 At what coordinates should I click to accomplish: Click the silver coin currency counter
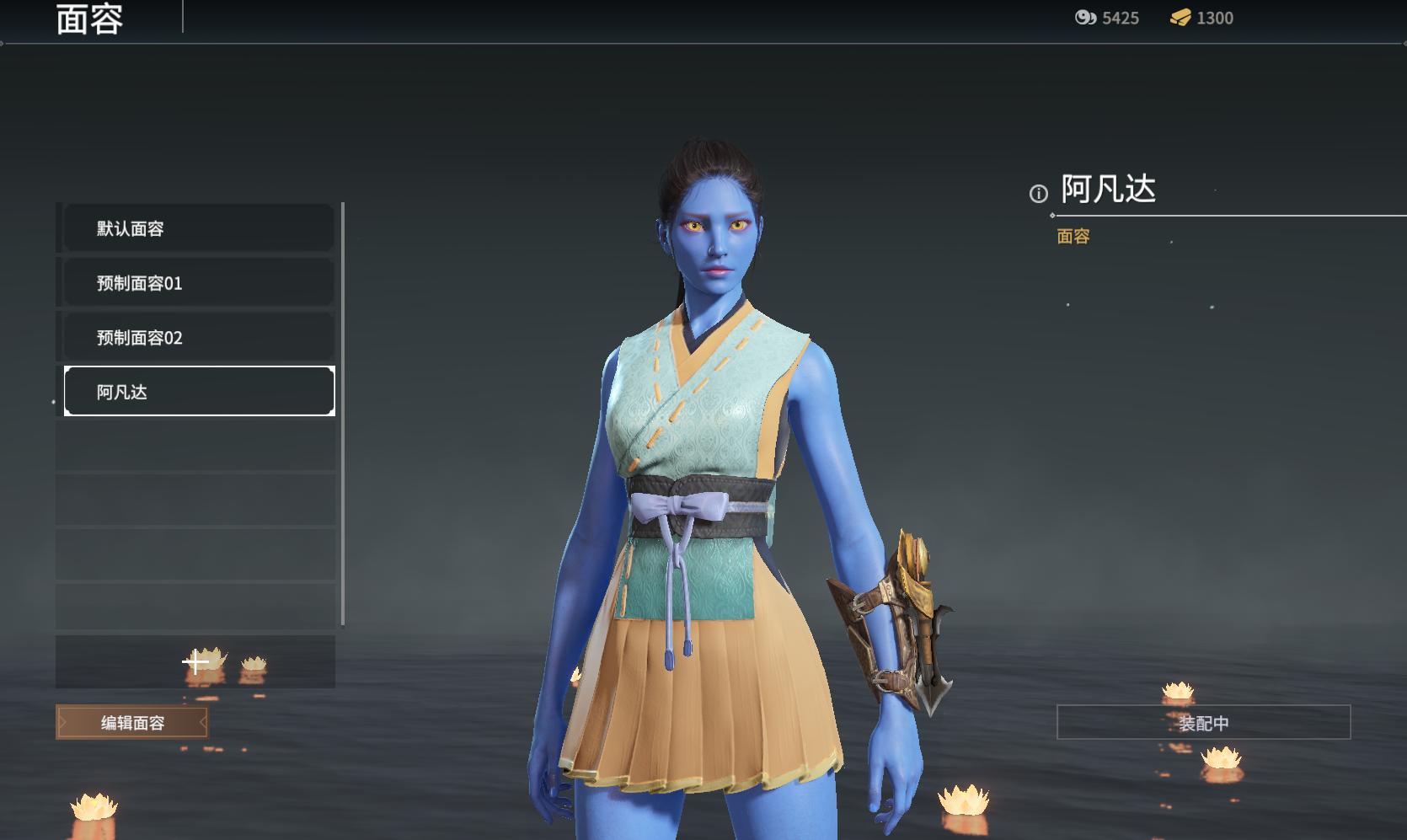1106,18
